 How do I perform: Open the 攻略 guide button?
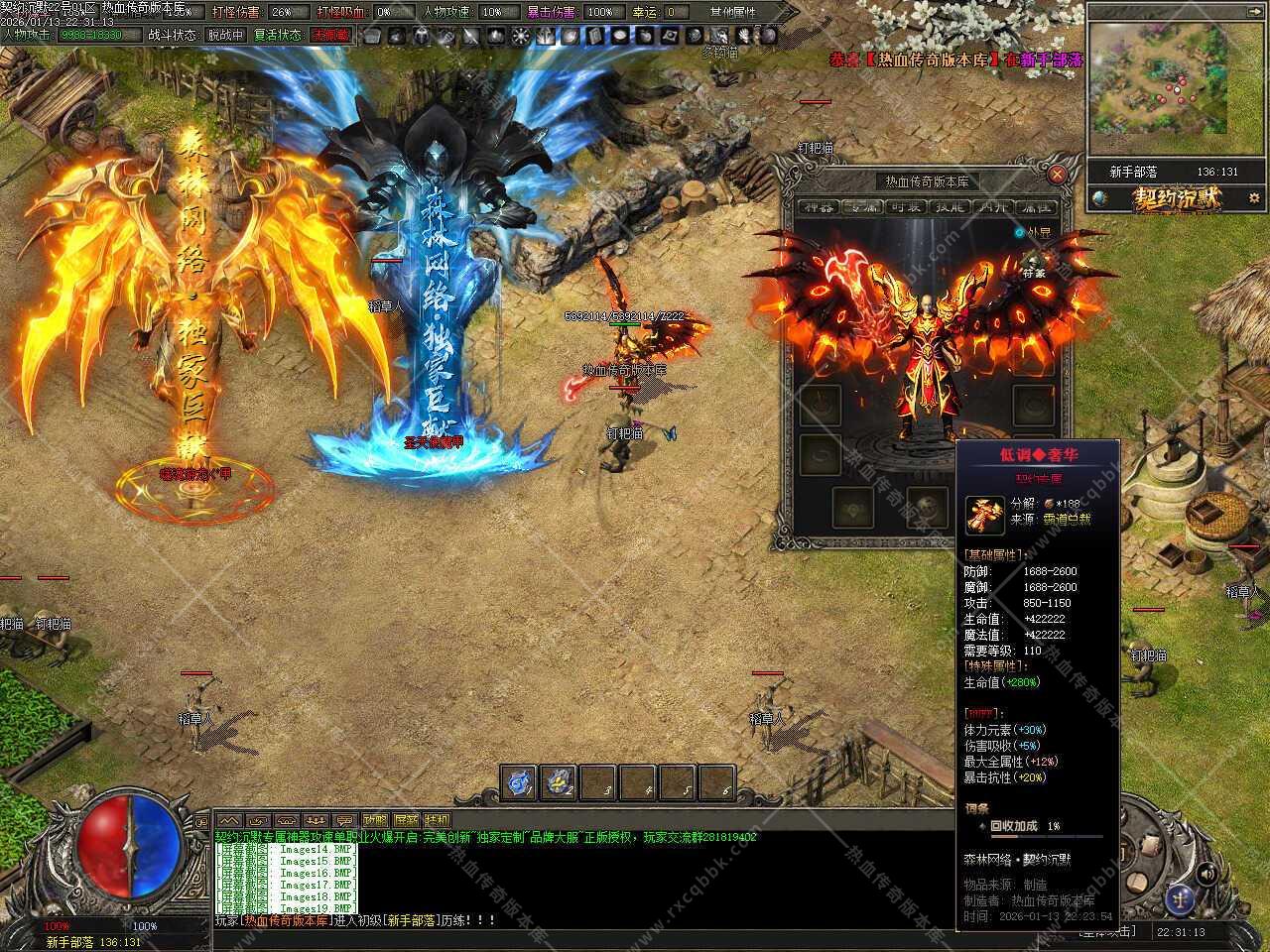[375, 821]
